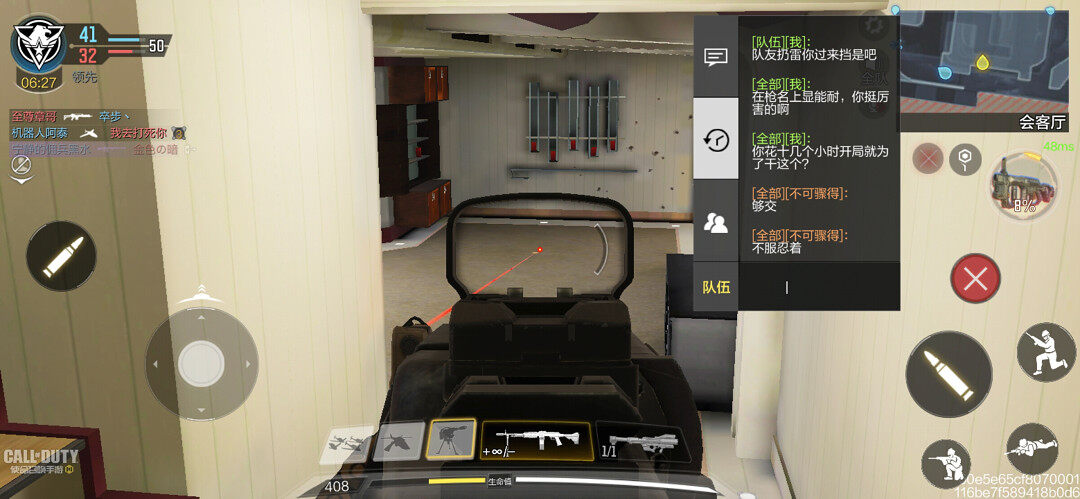Open the minimap showing 会客厅

pos(988,64)
